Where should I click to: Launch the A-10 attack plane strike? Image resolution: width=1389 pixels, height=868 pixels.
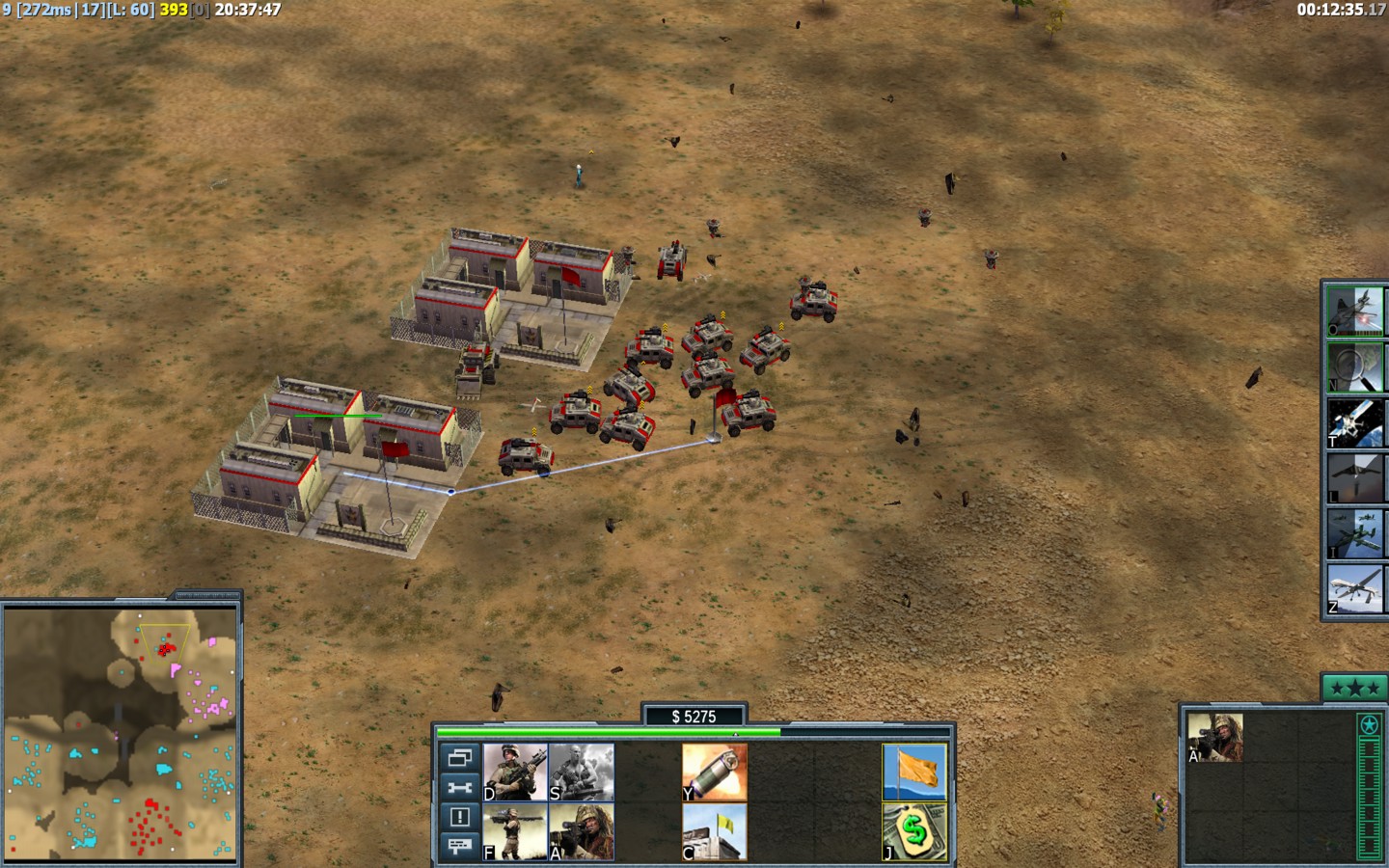tap(1354, 533)
